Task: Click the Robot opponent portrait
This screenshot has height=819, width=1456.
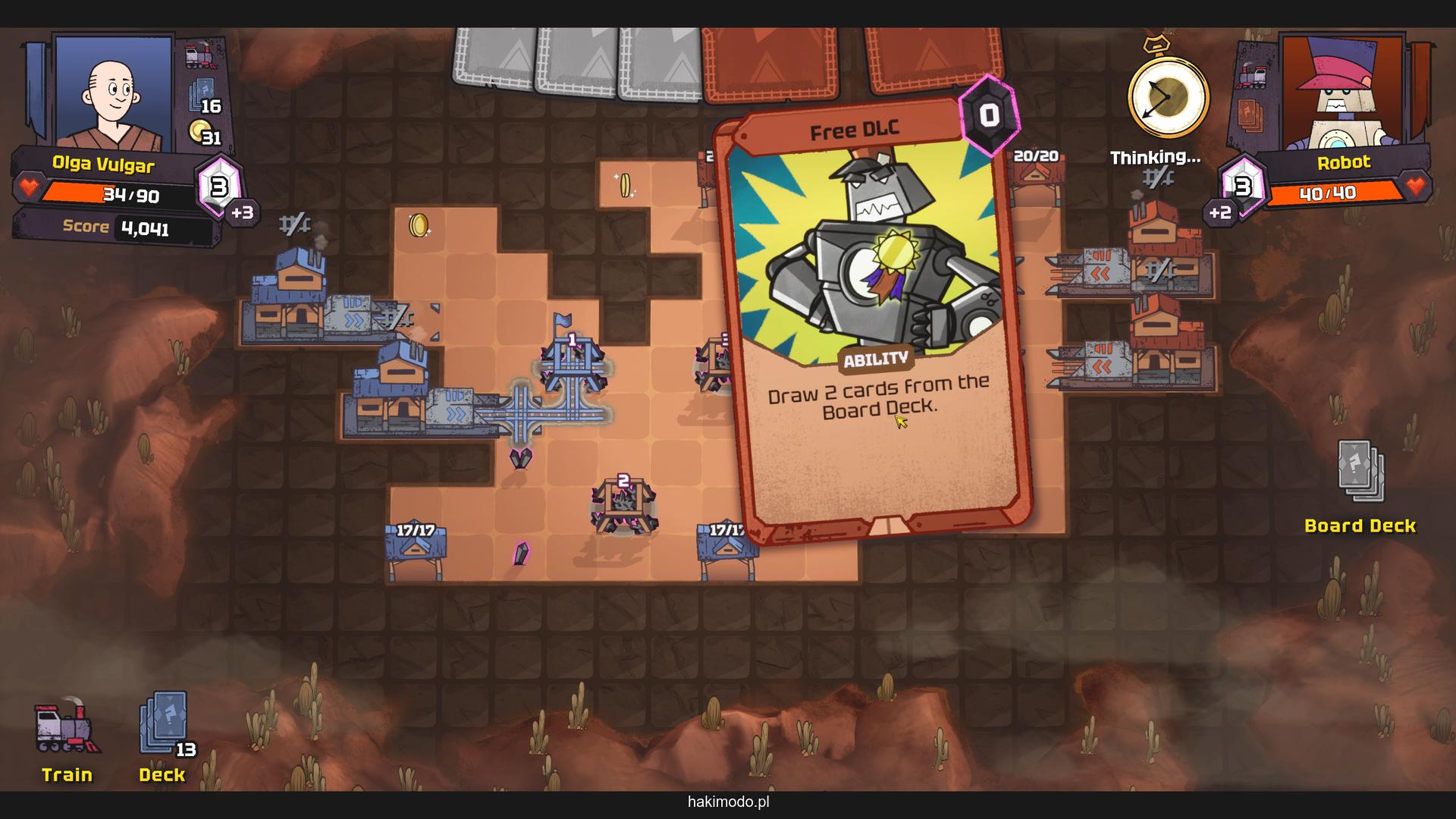Action: pos(1341,93)
